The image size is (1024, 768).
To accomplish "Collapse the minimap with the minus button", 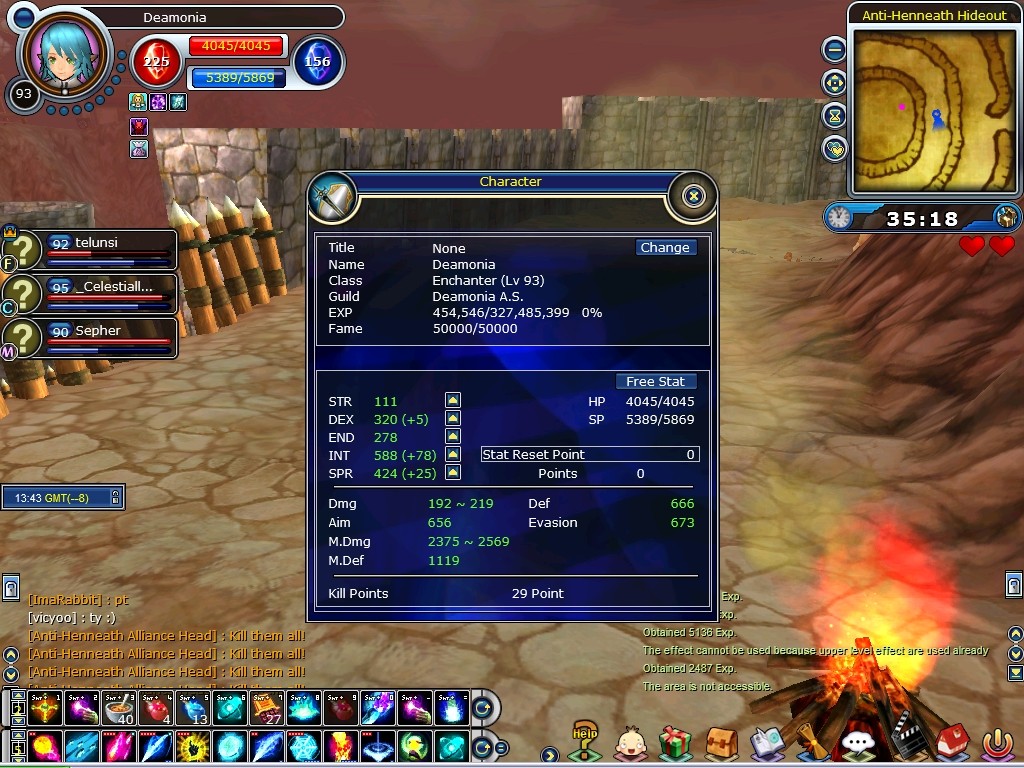I will click(x=834, y=48).
